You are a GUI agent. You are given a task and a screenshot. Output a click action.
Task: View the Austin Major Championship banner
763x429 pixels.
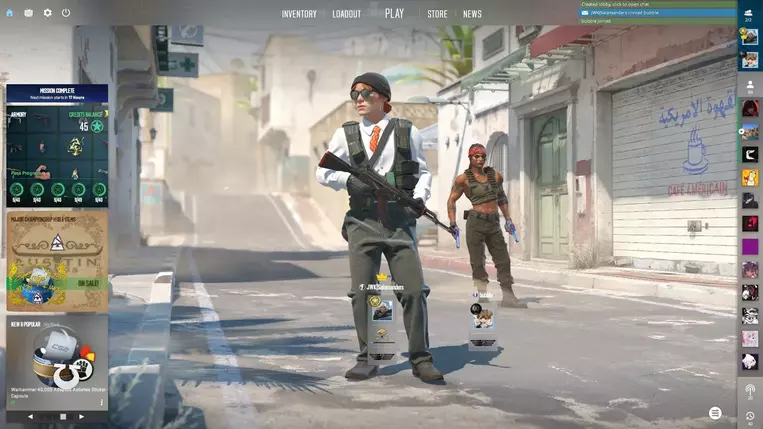coord(57,260)
